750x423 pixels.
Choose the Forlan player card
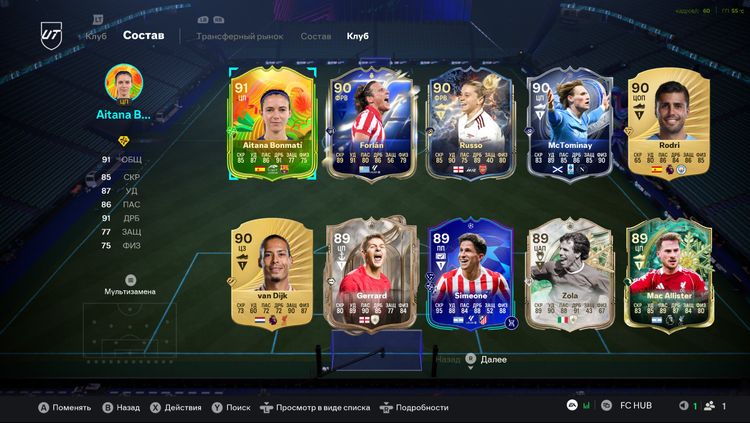pyautogui.click(x=371, y=123)
